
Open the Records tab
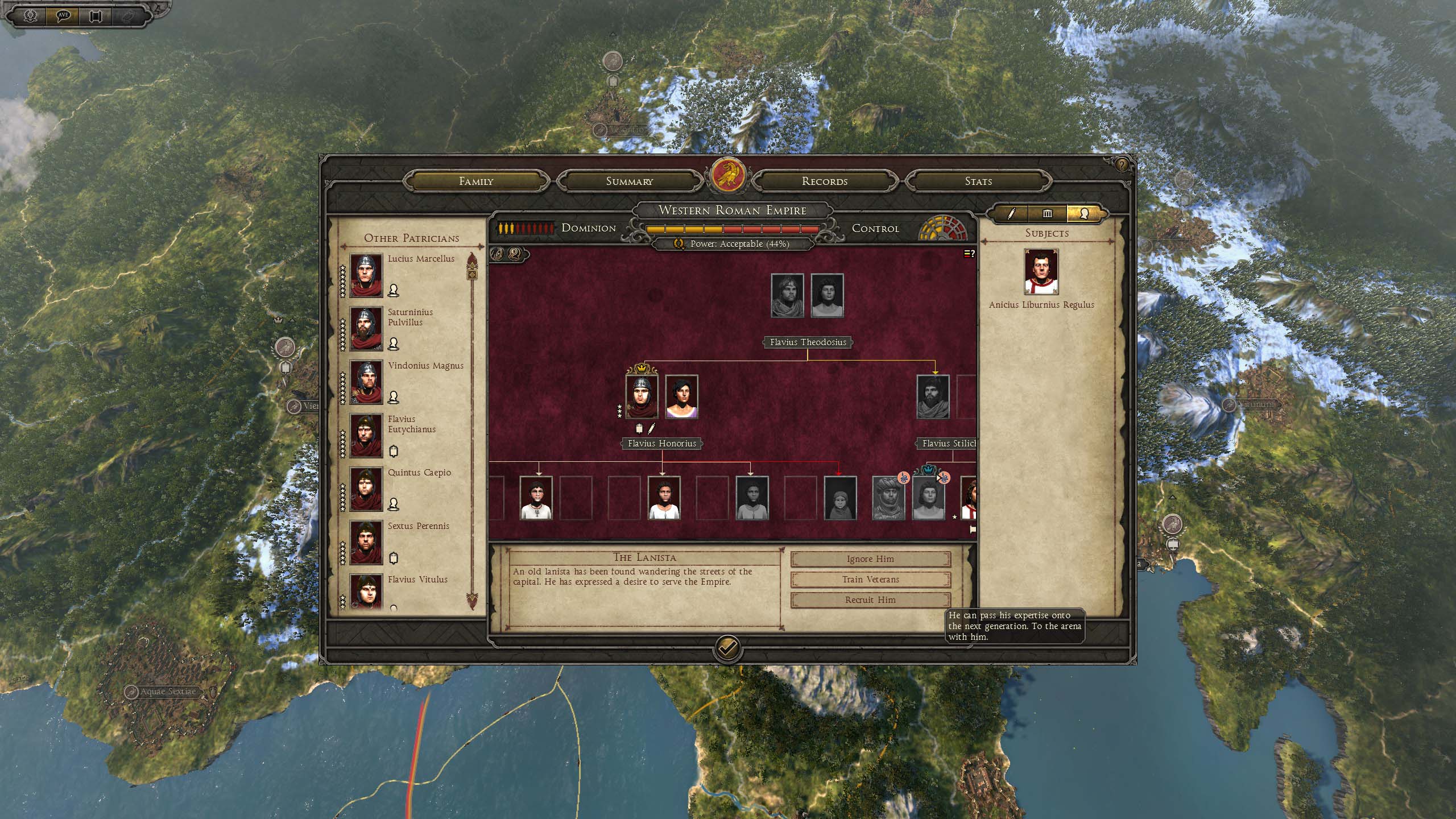tap(824, 181)
